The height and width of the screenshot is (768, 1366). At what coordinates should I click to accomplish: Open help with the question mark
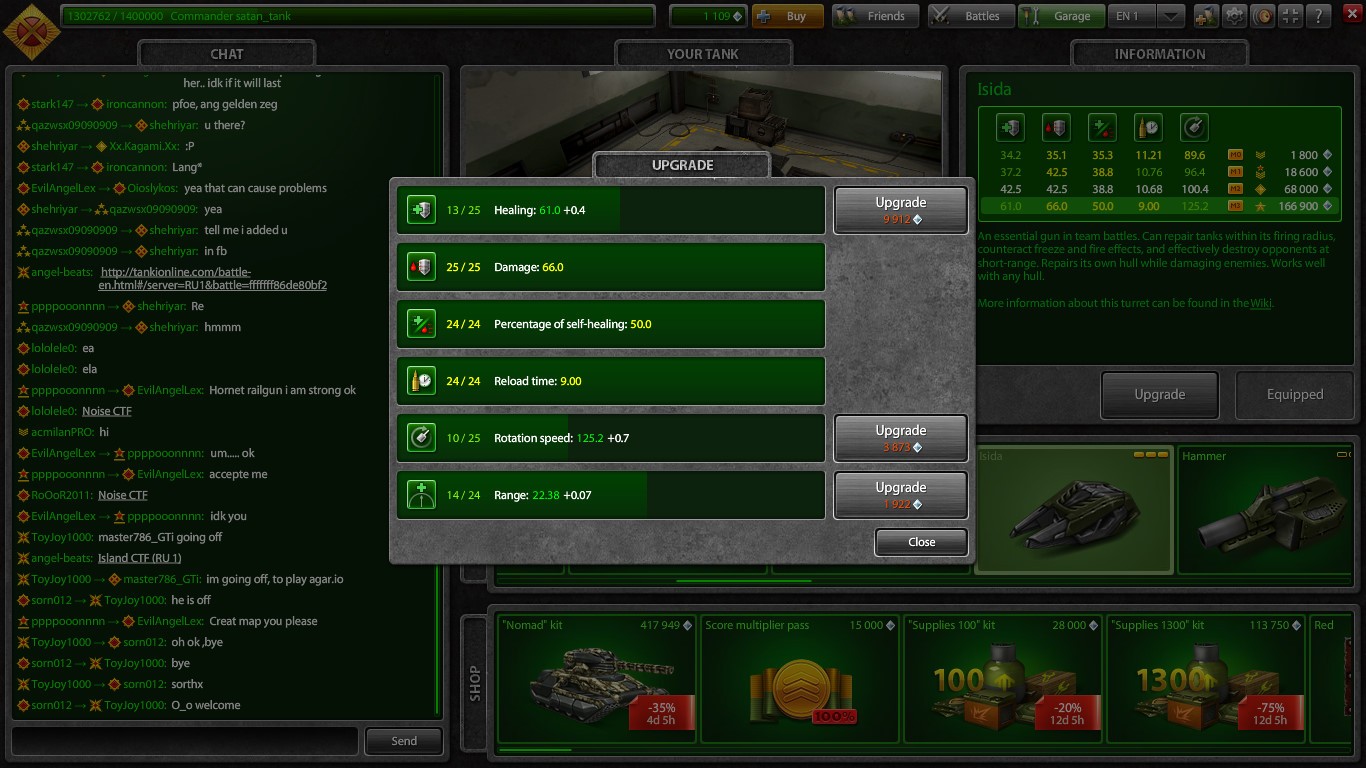[x=1319, y=16]
